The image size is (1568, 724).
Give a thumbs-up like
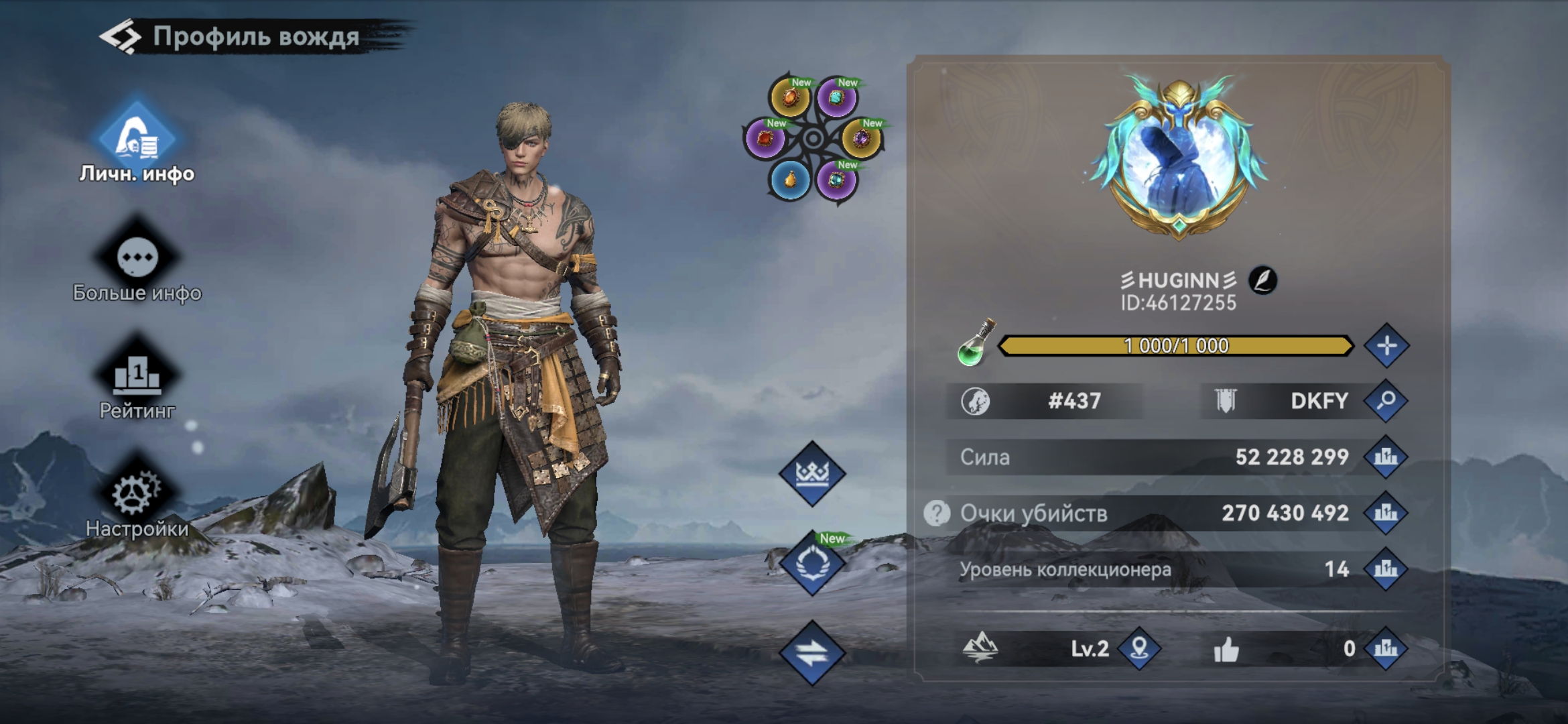coord(1226,649)
